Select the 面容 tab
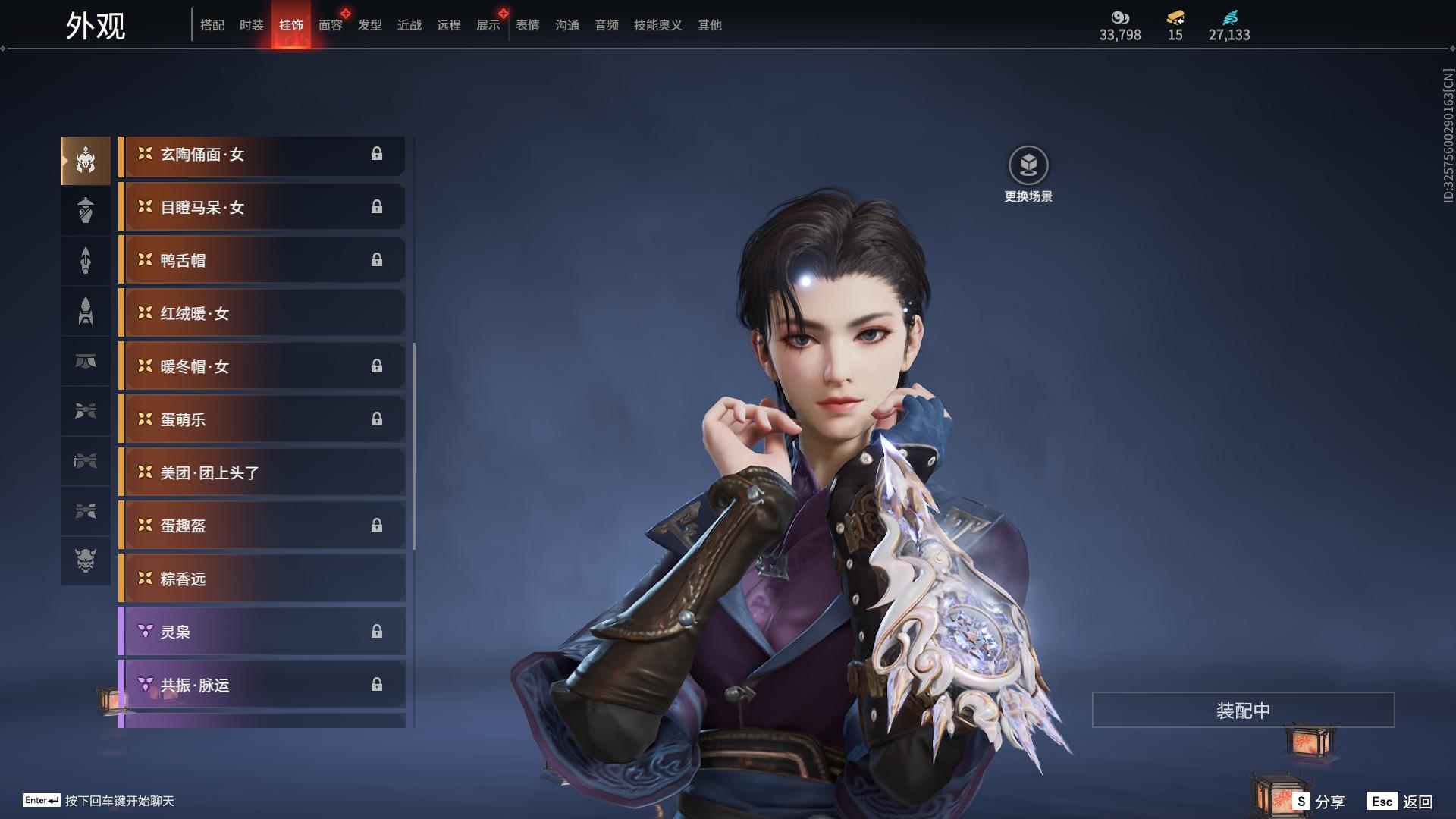 [330, 25]
